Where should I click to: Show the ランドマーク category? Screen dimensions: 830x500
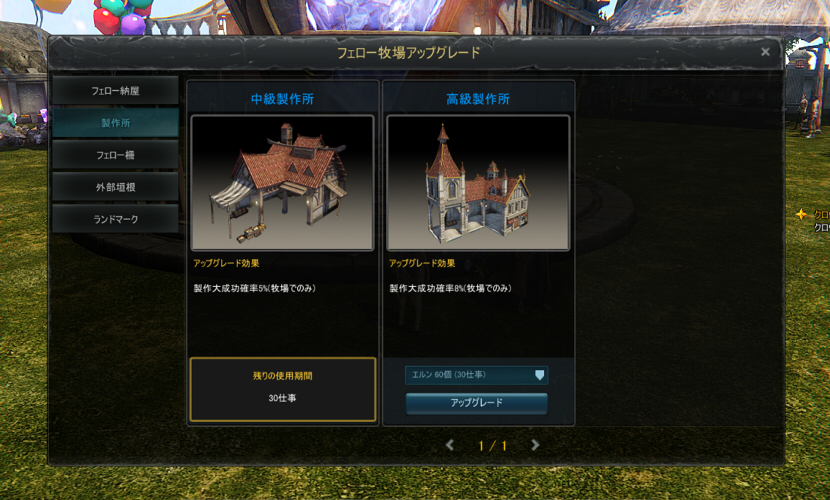point(115,219)
